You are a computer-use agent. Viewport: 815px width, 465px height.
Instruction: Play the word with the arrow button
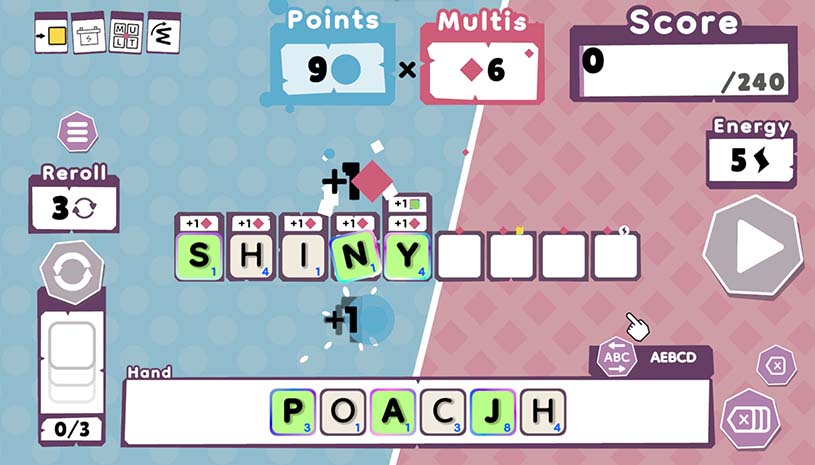tap(753, 247)
